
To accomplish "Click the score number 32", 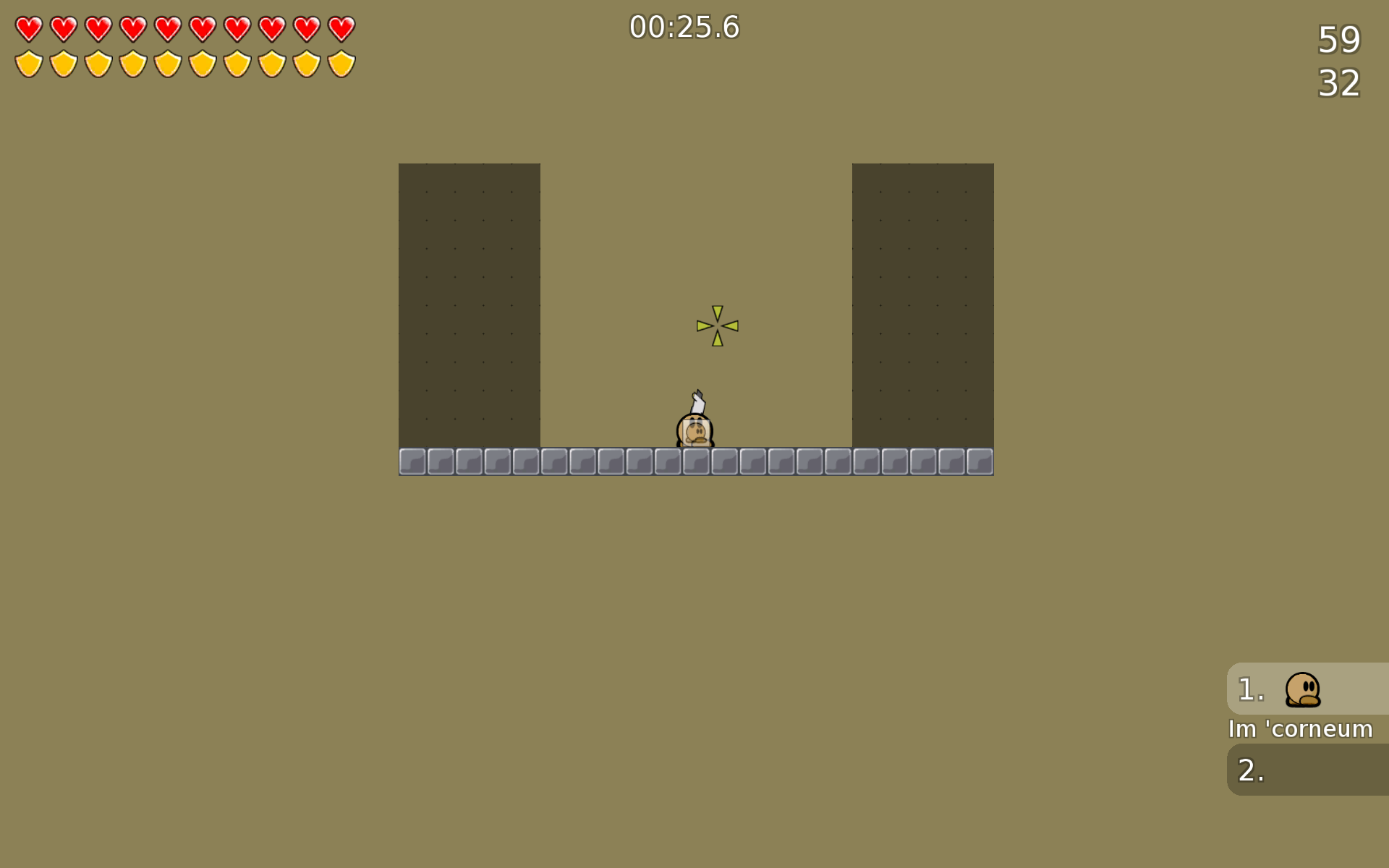I will pos(1340,83).
